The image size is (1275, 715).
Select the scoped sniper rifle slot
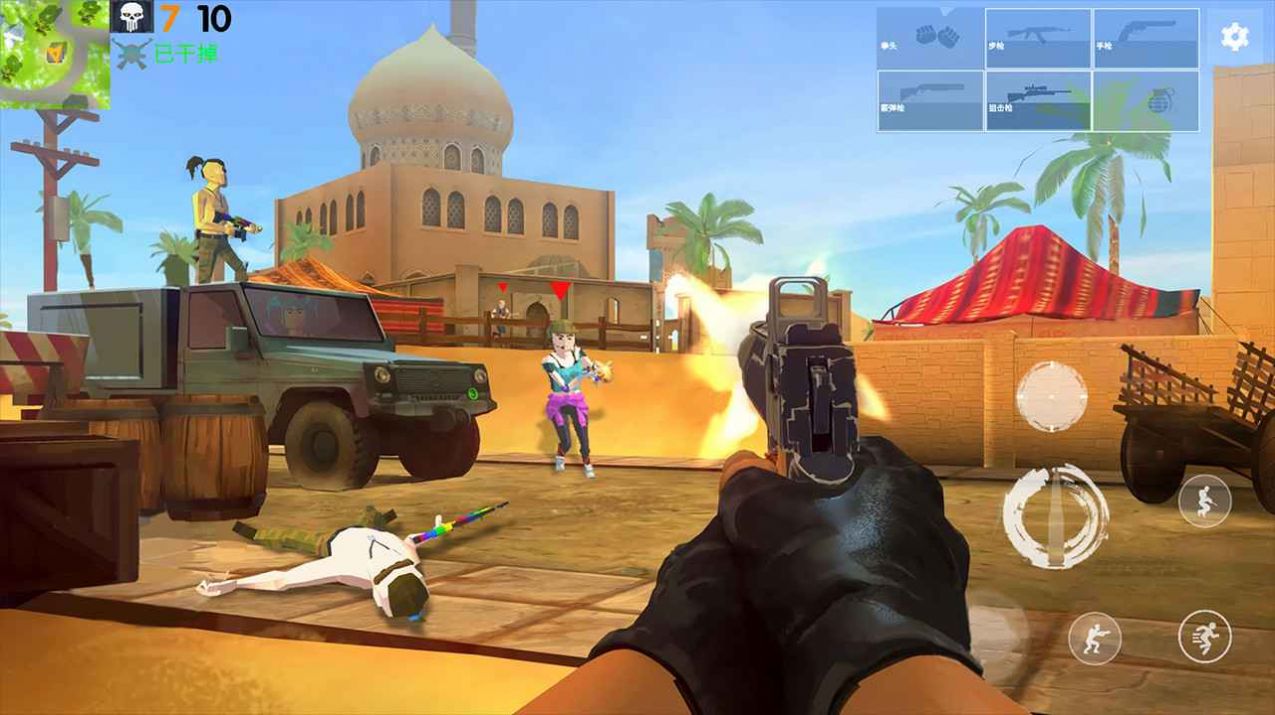coord(1038,100)
